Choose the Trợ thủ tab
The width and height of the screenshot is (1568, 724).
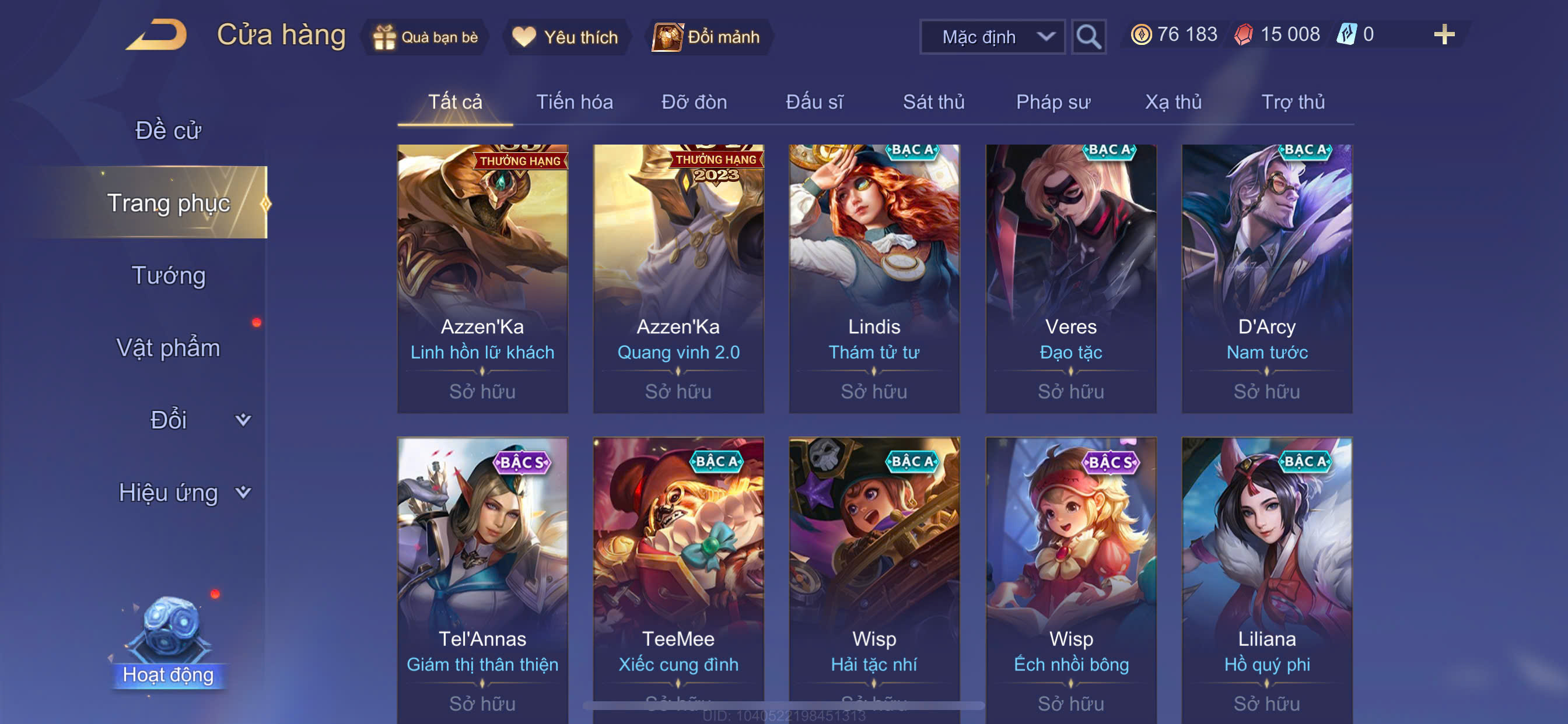pyautogui.click(x=1292, y=102)
